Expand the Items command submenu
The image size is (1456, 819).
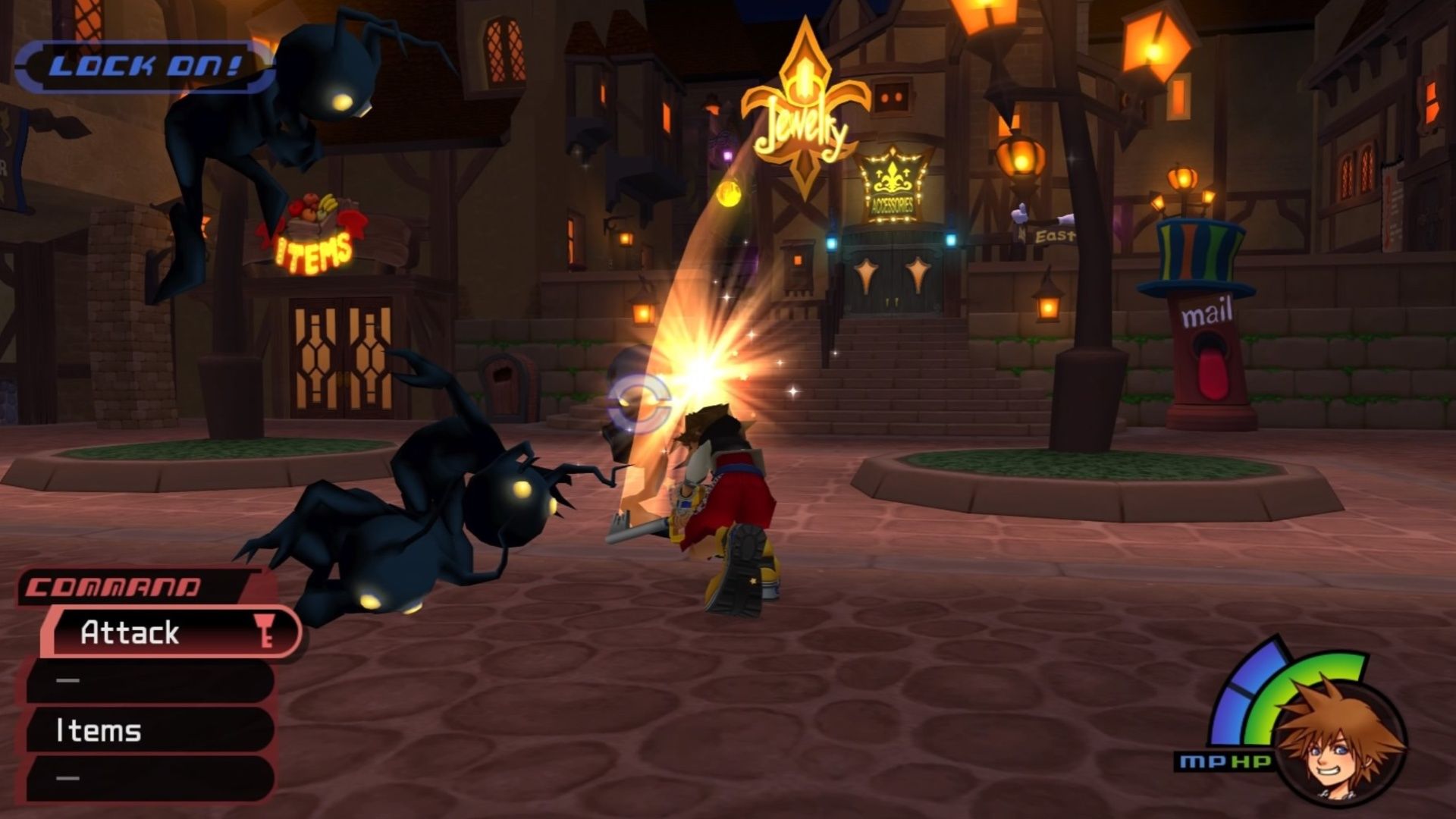[x=99, y=732]
